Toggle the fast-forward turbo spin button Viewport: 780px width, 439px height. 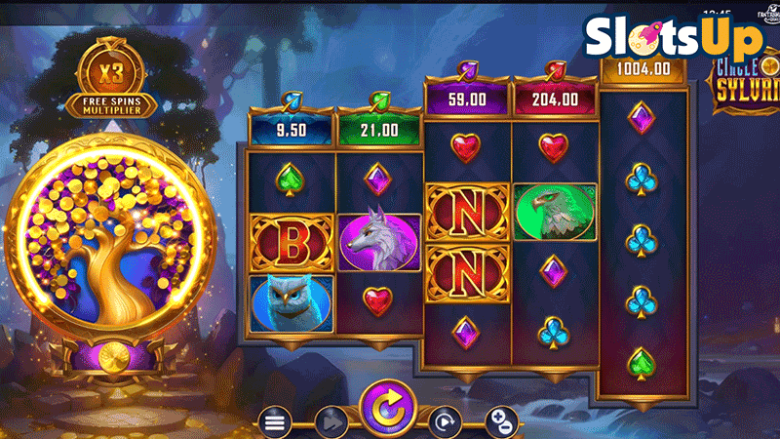(x=329, y=422)
